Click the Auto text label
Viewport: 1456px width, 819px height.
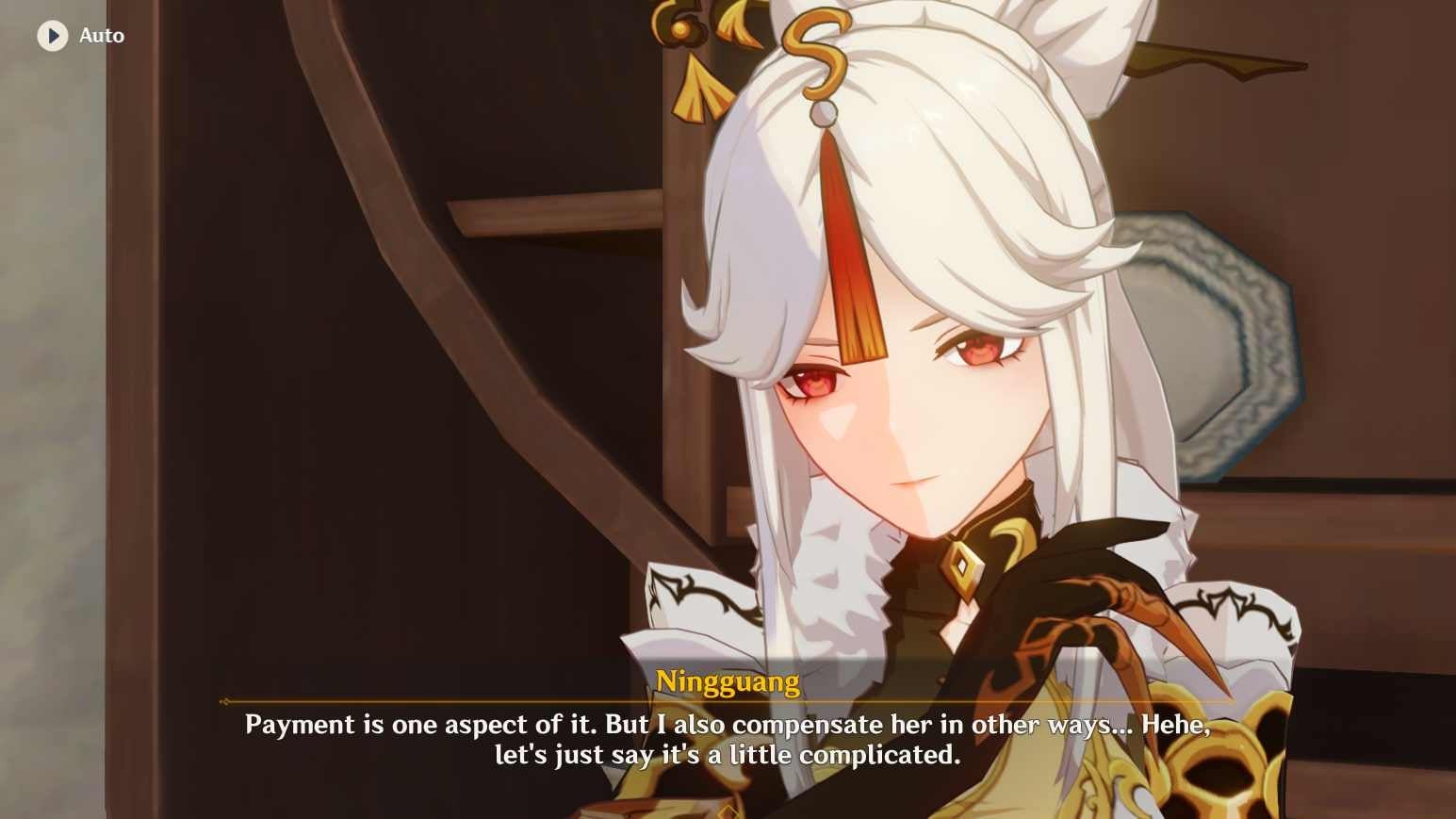point(102,35)
